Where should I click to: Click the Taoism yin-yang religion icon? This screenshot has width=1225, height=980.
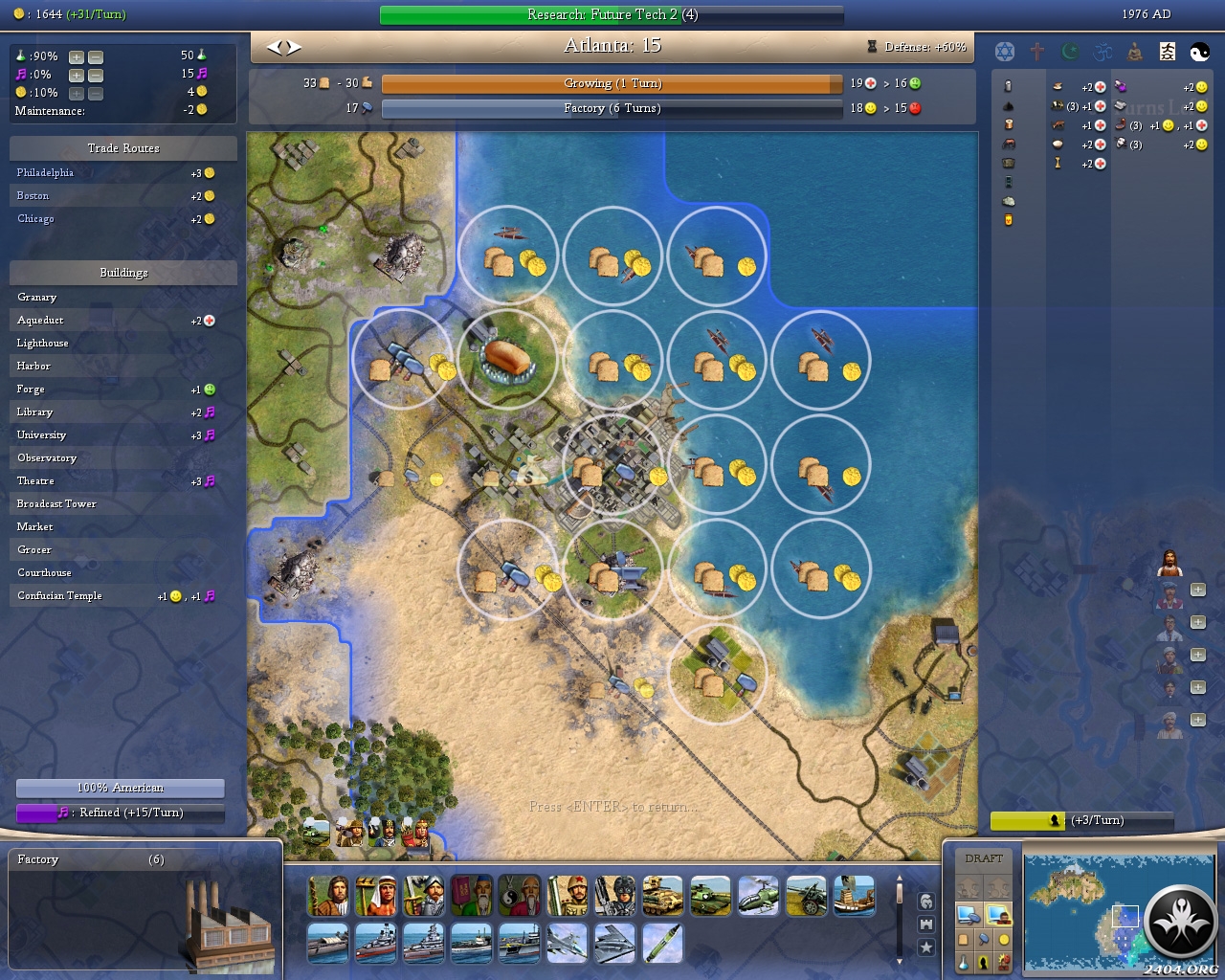tap(1199, 53)
